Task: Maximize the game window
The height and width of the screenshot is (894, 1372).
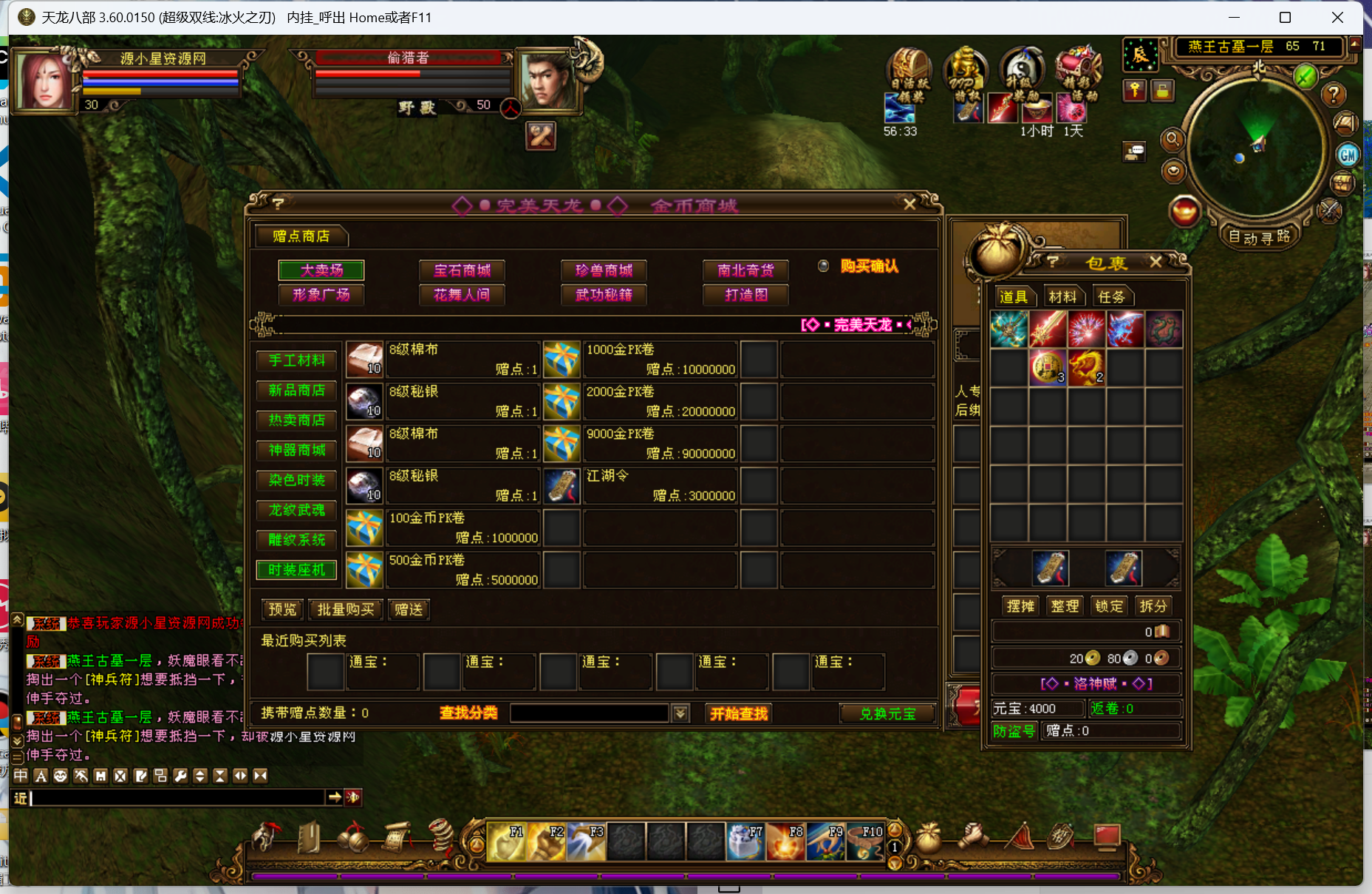Action: click(x=1285, y=18)
